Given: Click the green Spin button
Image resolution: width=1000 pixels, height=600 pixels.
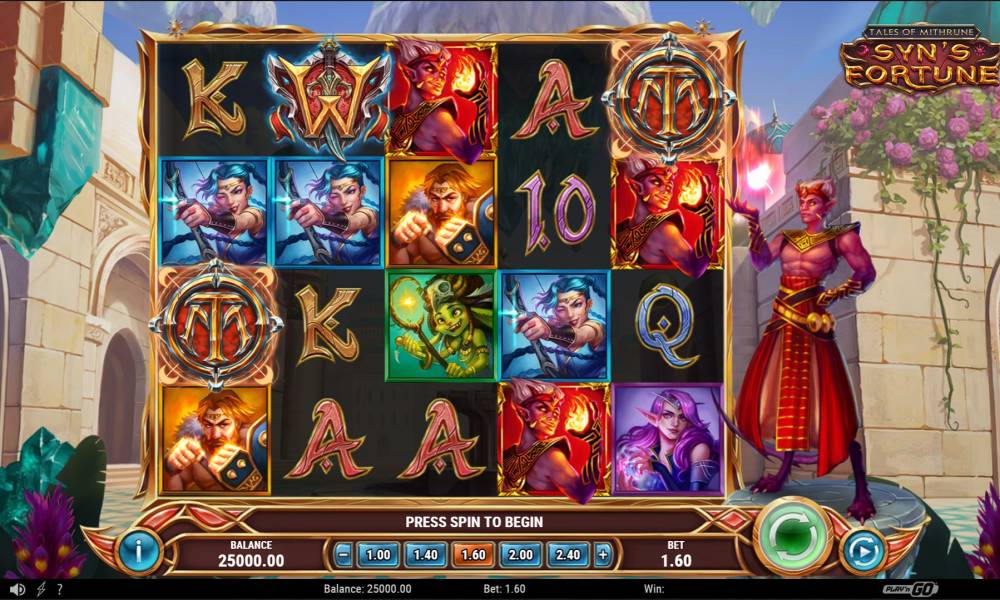Looking at the screenshot, I should click(794, 538).
